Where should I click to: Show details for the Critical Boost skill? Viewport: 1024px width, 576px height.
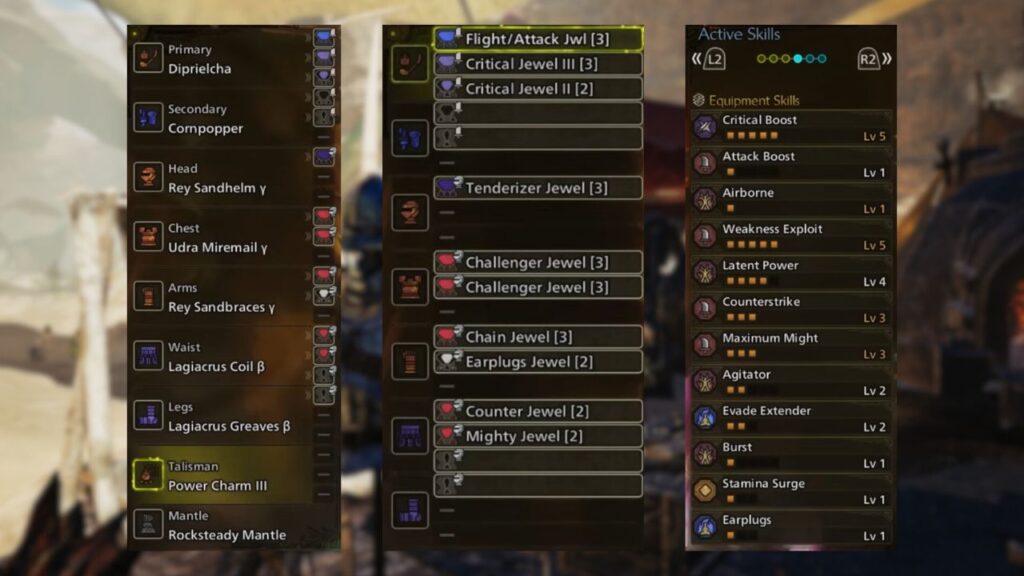tap(790, 127)
